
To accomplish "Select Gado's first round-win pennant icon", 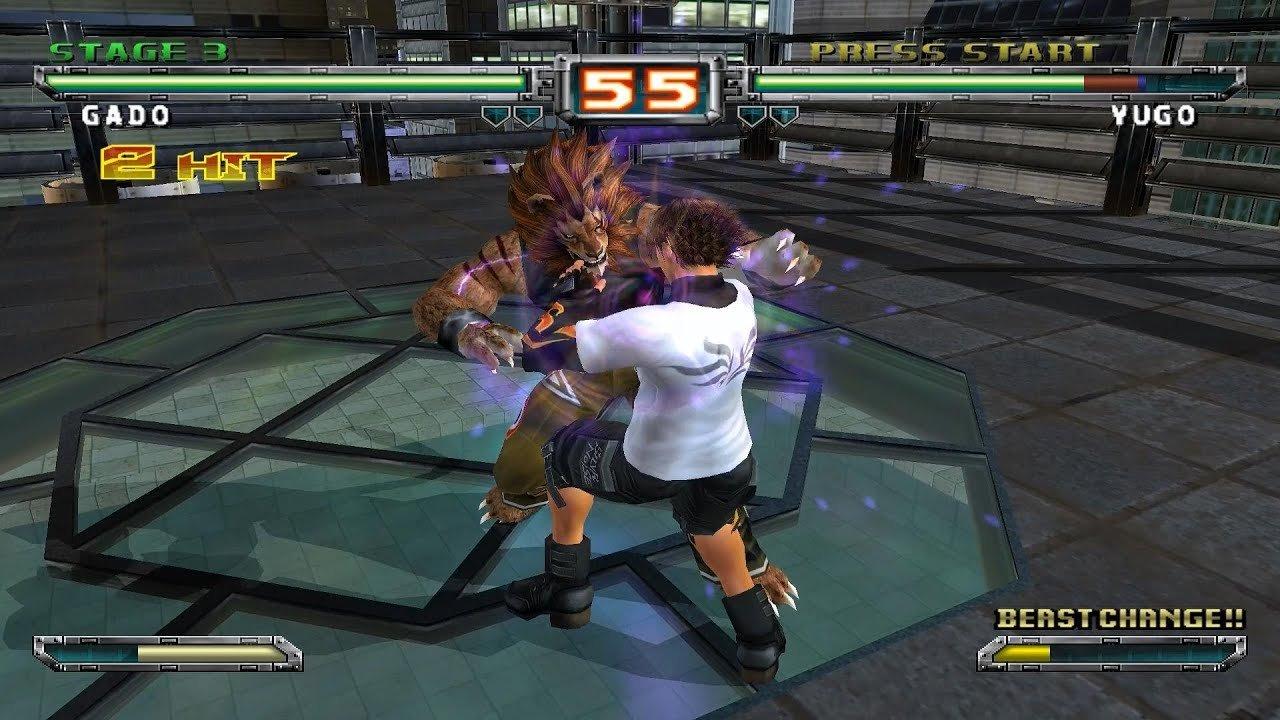I will tap(495, 114).
